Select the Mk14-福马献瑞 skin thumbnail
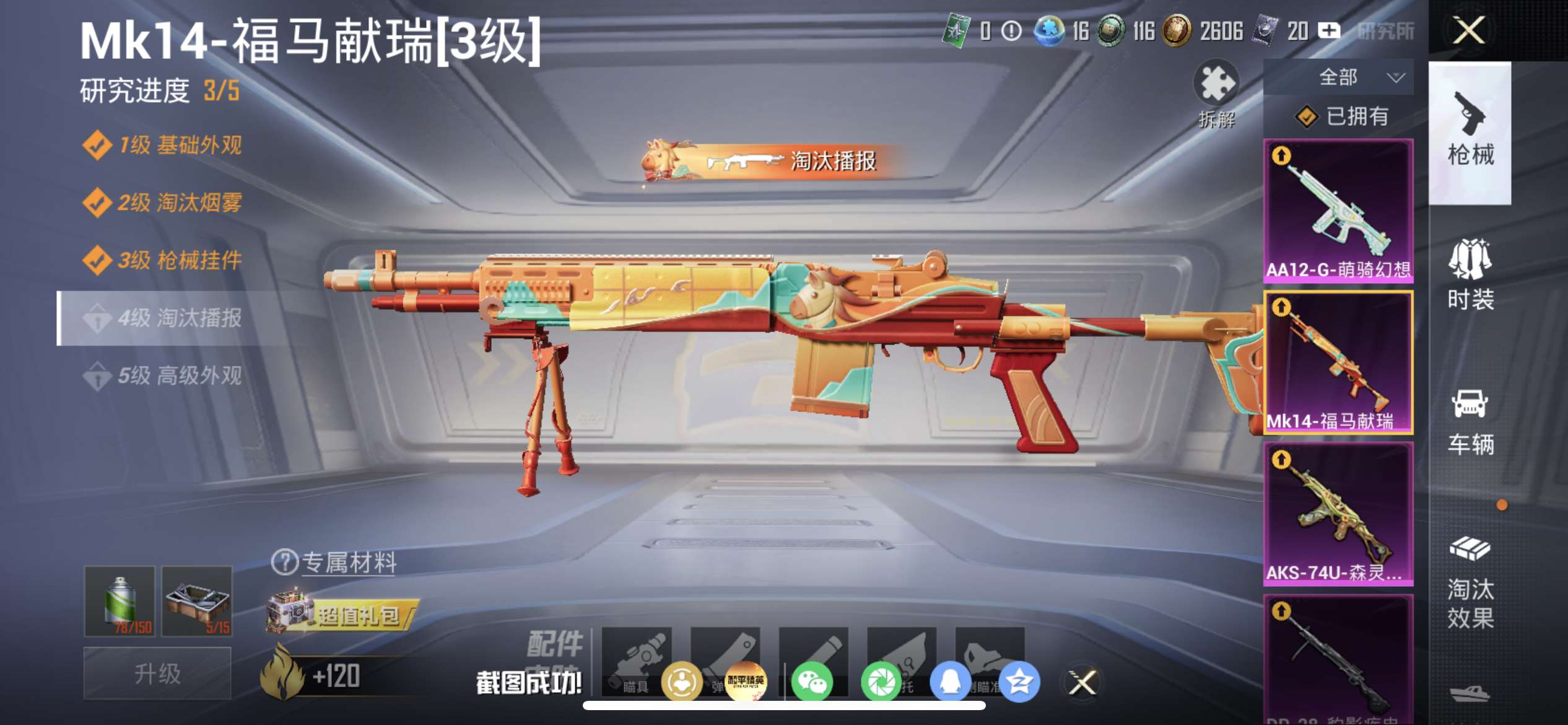The width and height of the screenshot is (1568, 725). point(1338,362)
